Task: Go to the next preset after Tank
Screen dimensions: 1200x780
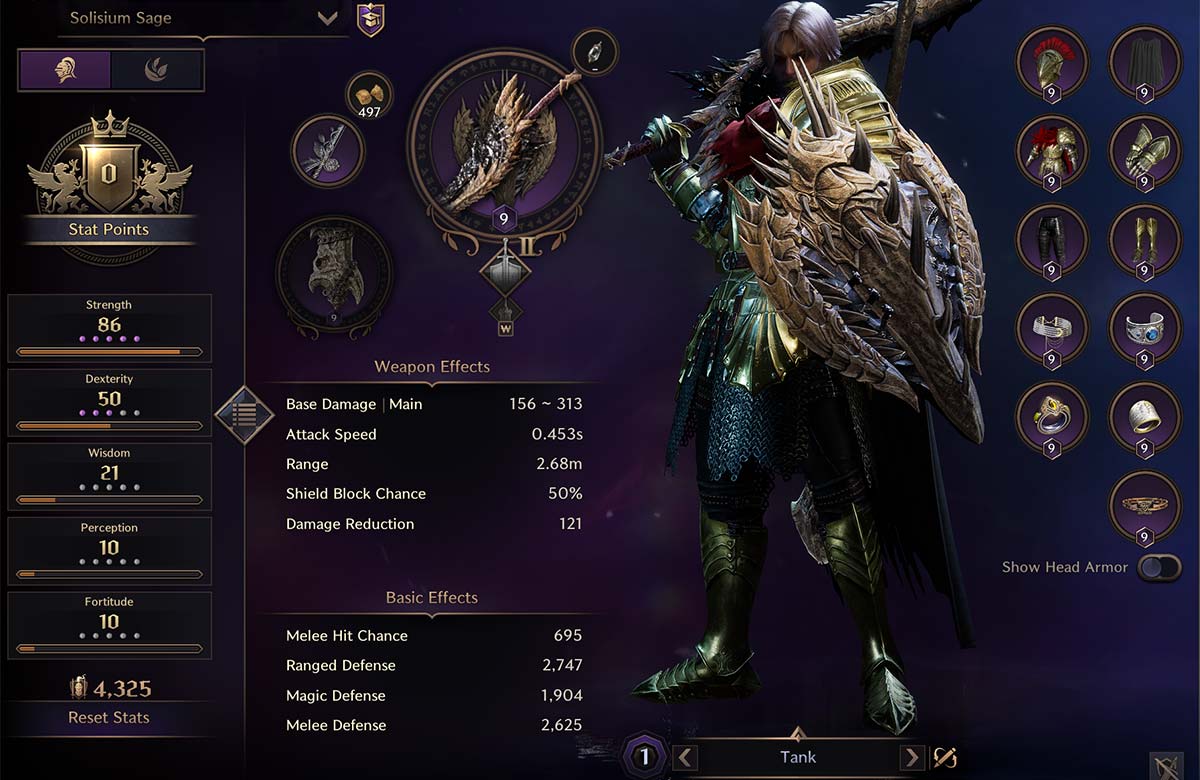Action: [x=911, y=757]
